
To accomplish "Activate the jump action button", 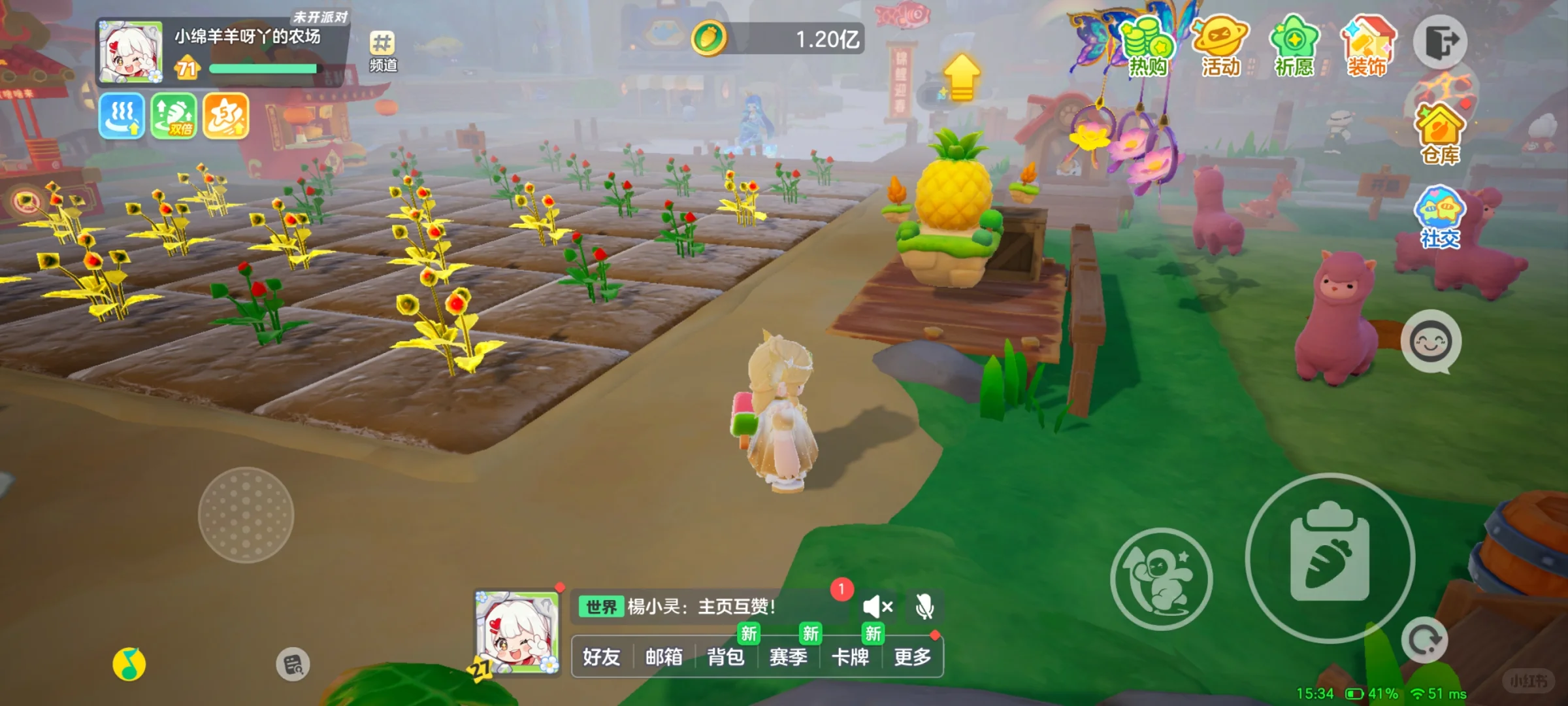I will (x=1162, y=579).
